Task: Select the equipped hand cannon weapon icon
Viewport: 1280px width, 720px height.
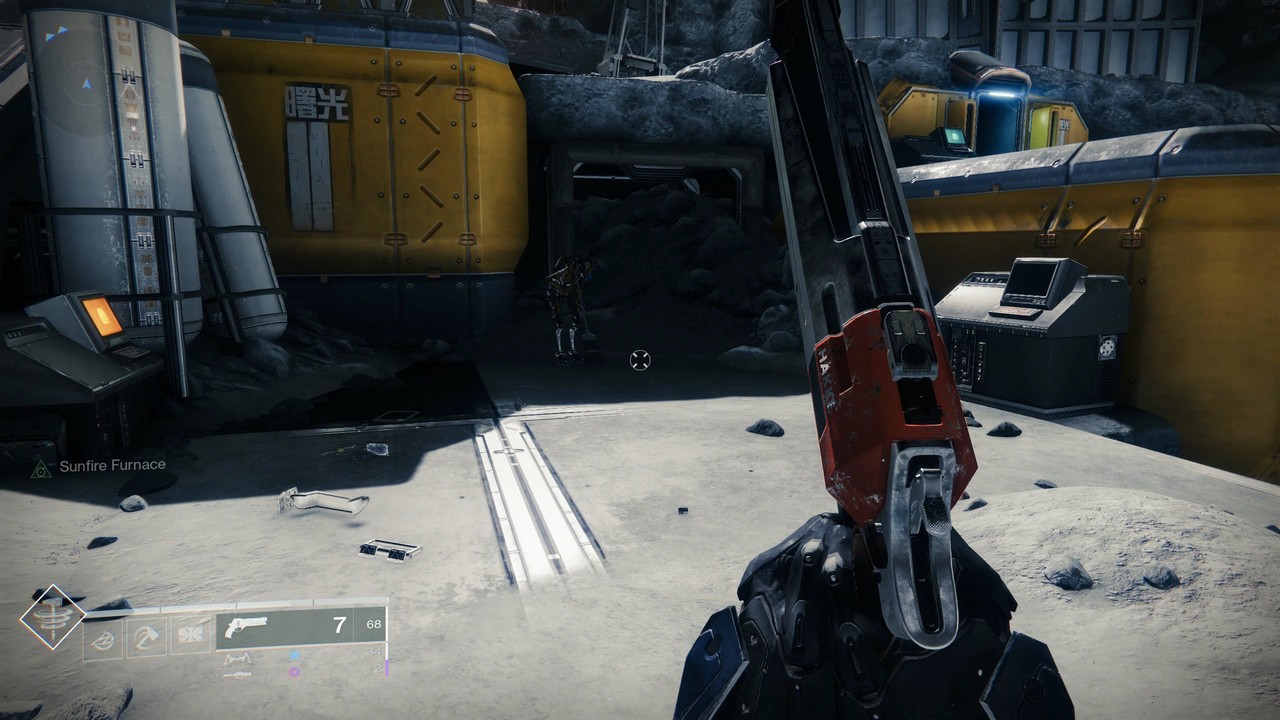Action: click(246, 626)
